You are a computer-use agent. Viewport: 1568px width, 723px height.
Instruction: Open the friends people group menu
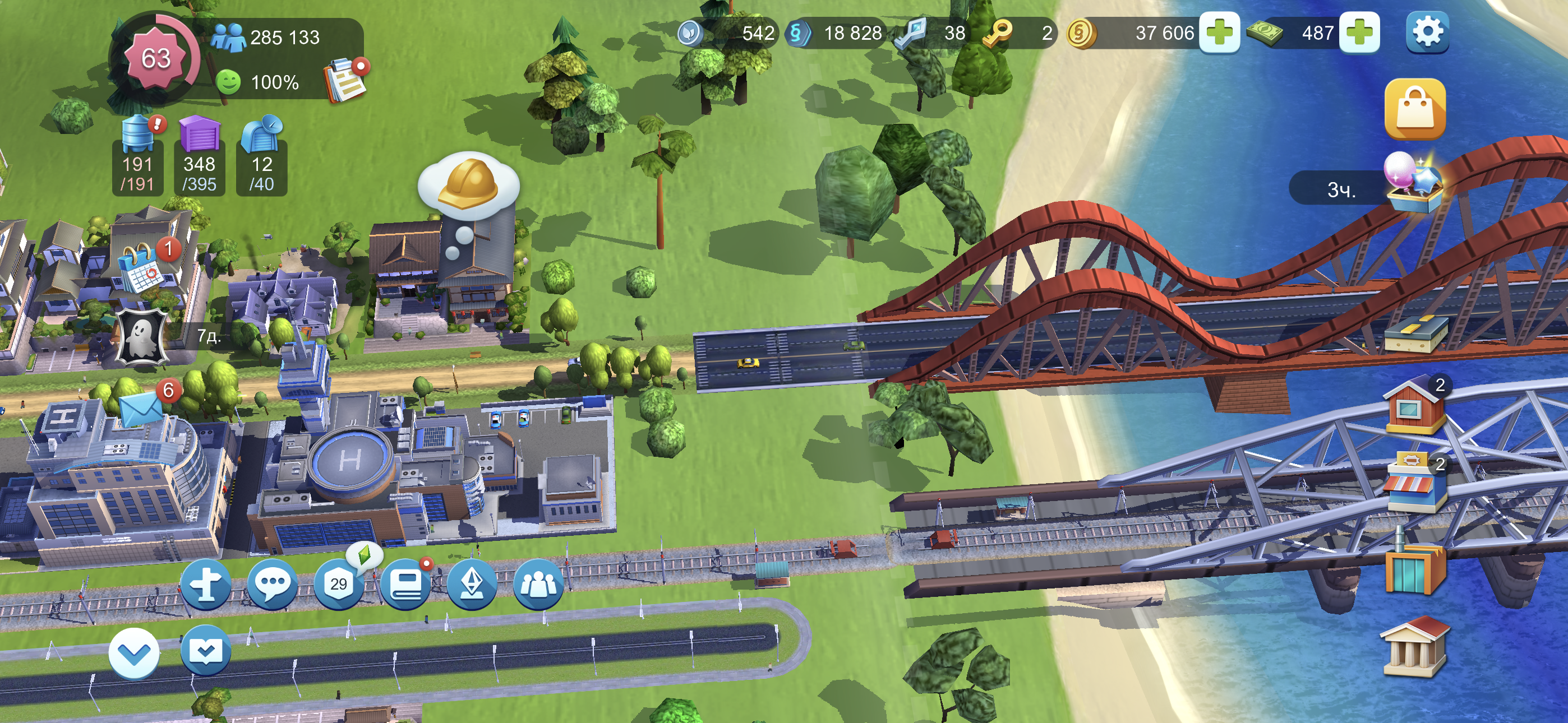(538, 584)
